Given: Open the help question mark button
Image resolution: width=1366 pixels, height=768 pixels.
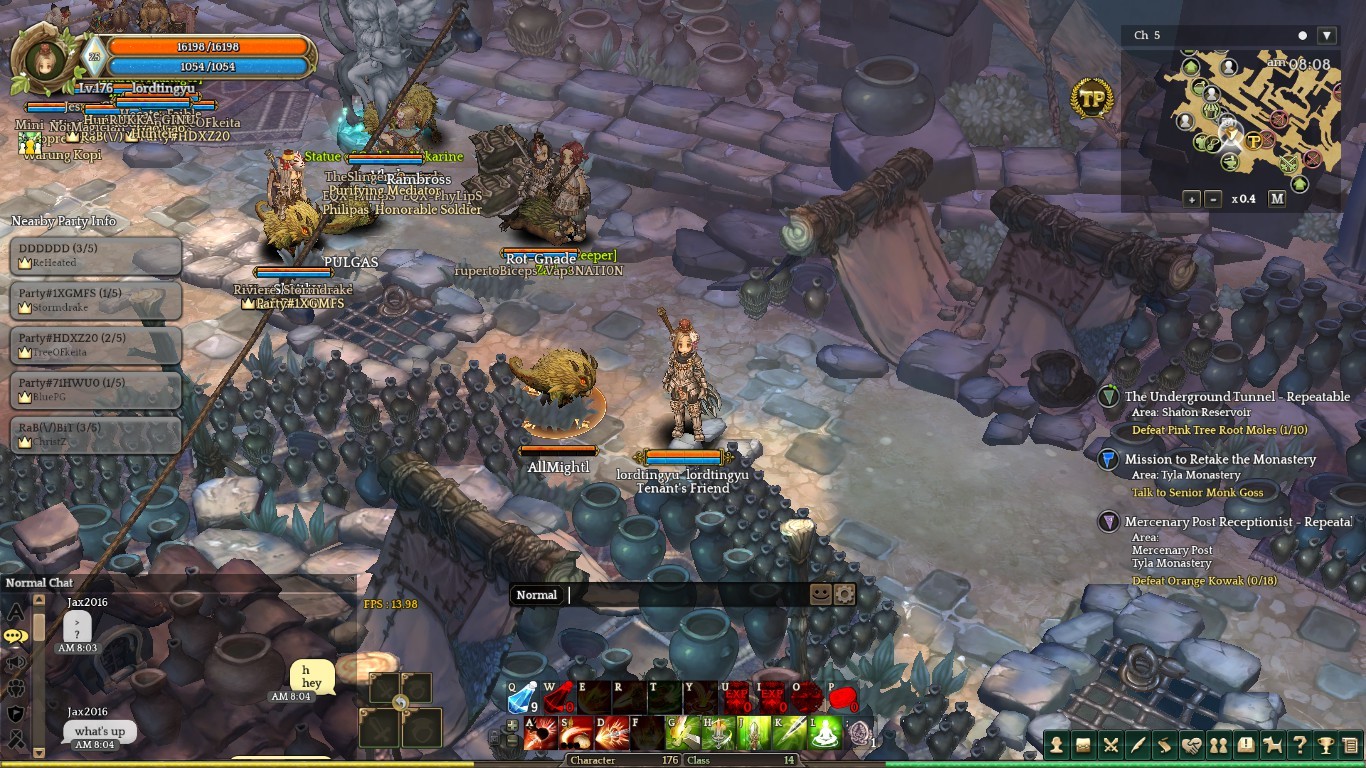Looking at the screenshot, I should (x=1299, y=745).
